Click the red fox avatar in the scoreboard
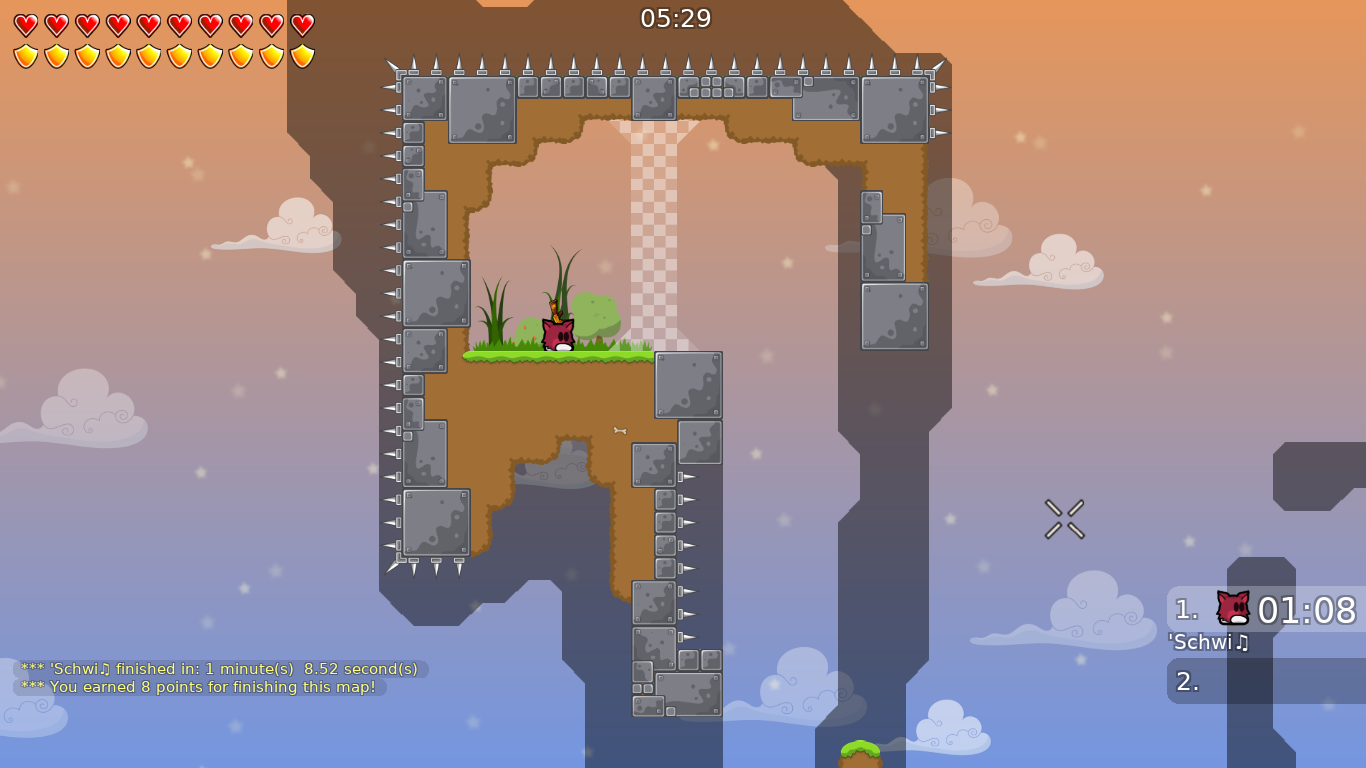This screenshot has width=1366, height=768. 1233,608
